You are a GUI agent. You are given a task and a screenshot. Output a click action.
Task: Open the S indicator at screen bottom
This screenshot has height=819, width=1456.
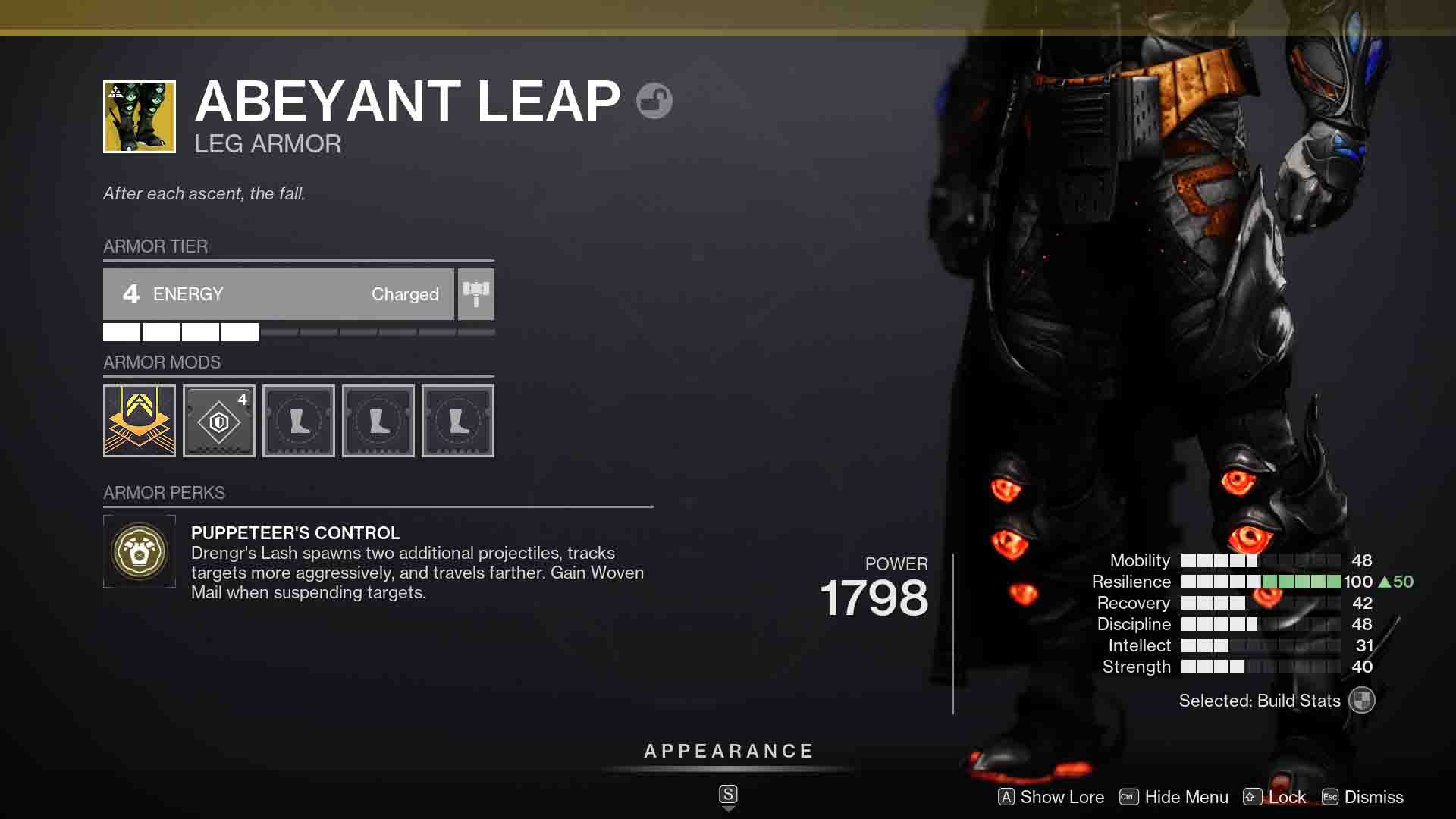click(x=728, y=794)
